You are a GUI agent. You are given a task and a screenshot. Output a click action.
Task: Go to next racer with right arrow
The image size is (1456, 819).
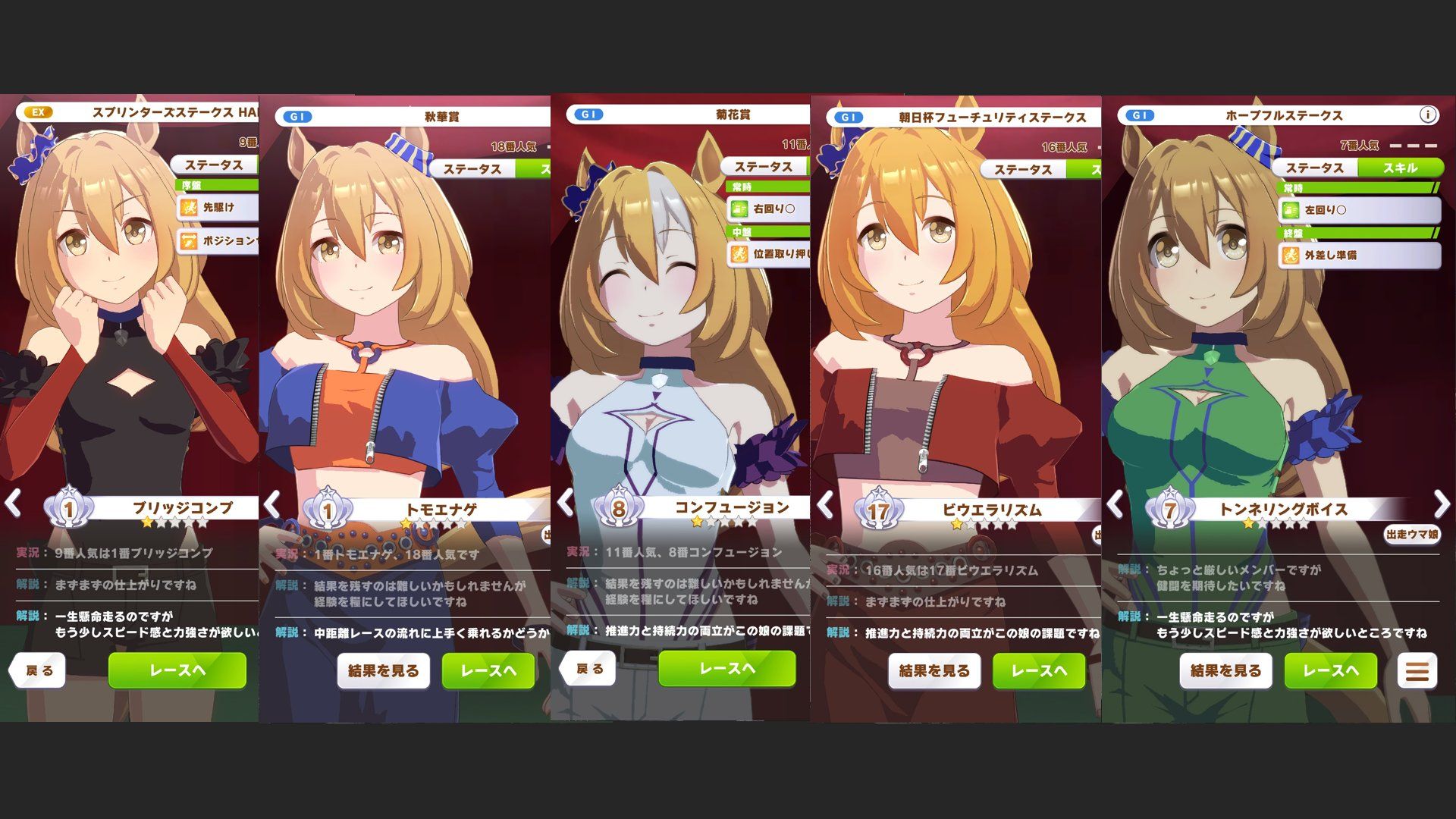coord(1441,504)
